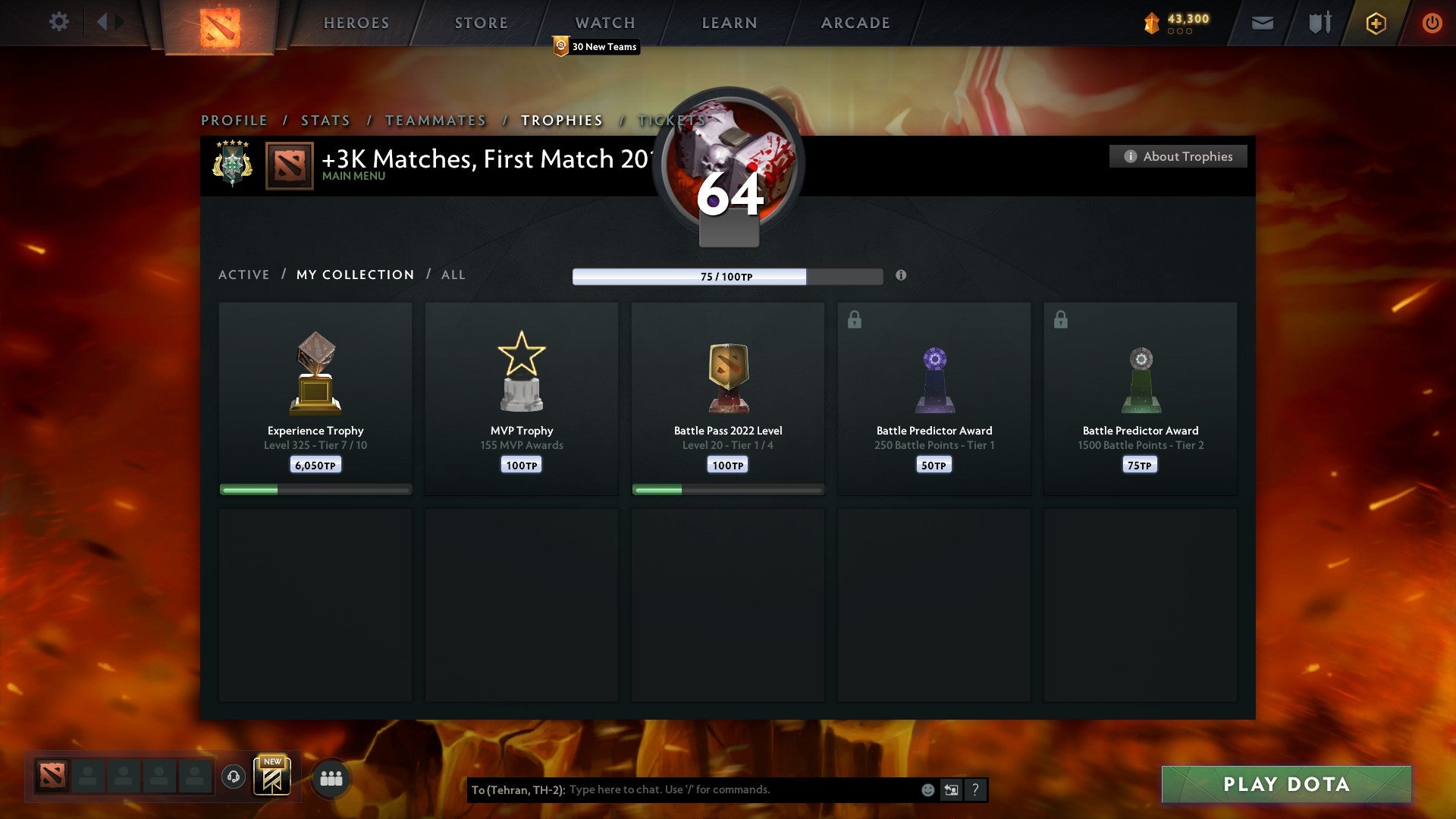Open friends list with the three-people icon

[330, 777]
